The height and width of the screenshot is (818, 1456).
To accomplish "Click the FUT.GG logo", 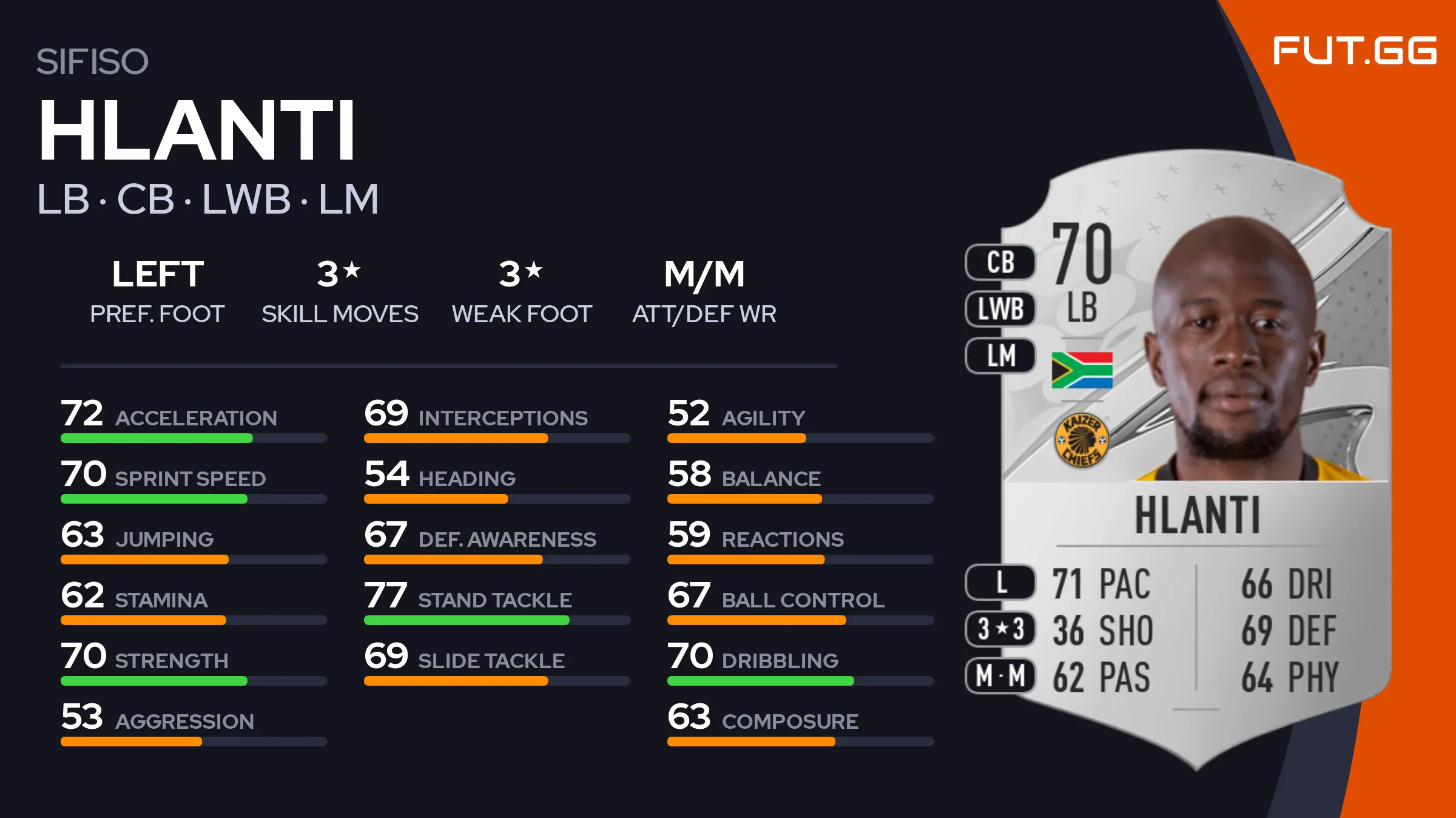I will click(1354, 50).
